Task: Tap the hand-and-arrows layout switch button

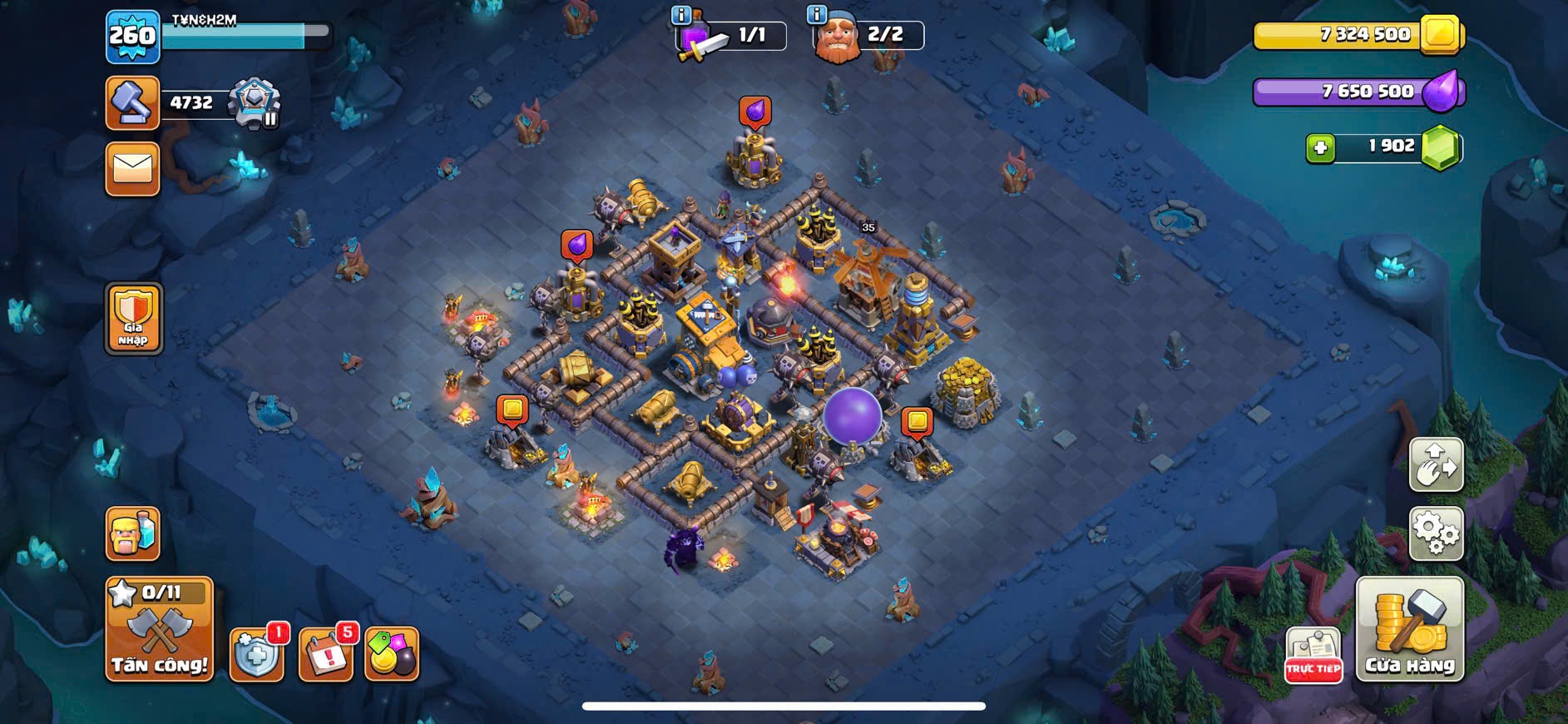Action: point(1436,464)
